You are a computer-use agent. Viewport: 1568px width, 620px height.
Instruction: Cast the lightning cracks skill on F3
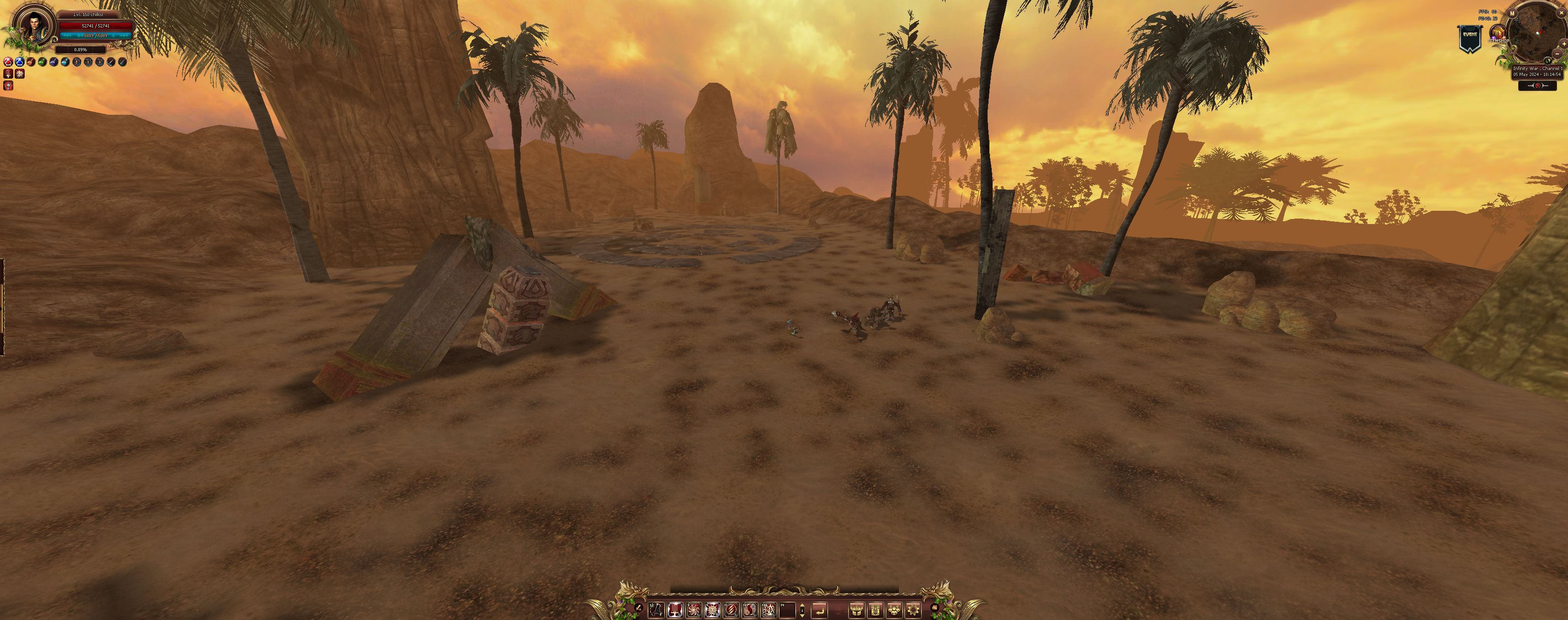pos(769,609)
